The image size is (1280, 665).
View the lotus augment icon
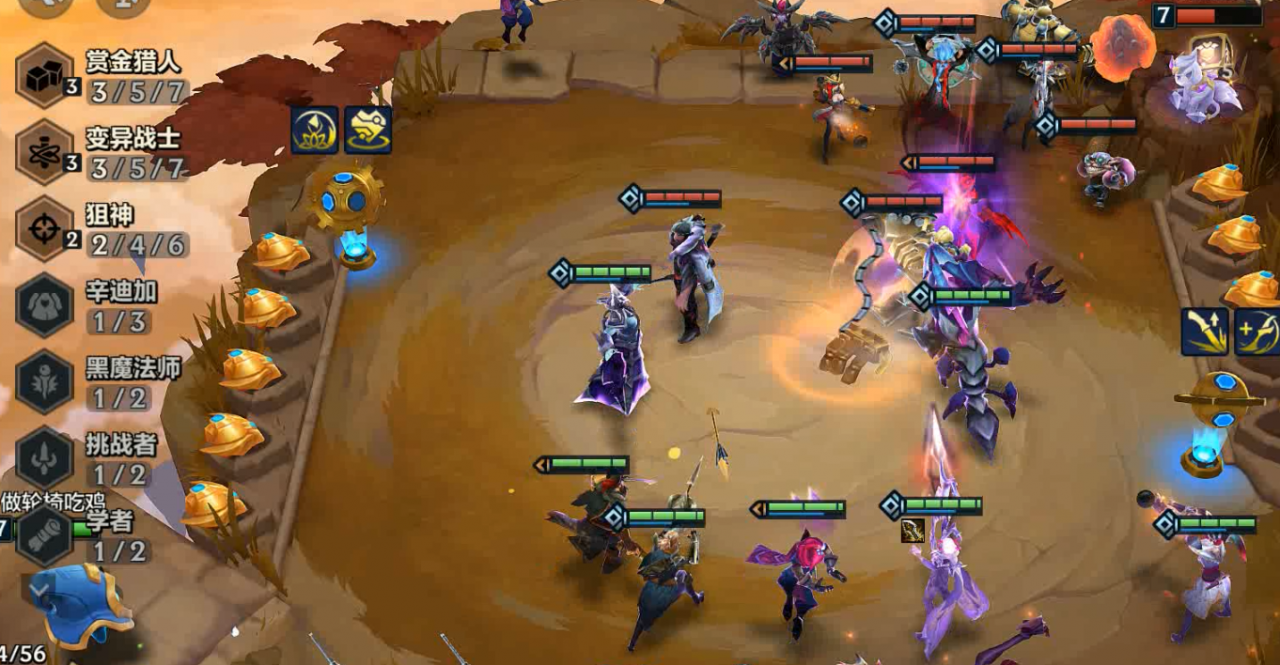pos(314,130)
